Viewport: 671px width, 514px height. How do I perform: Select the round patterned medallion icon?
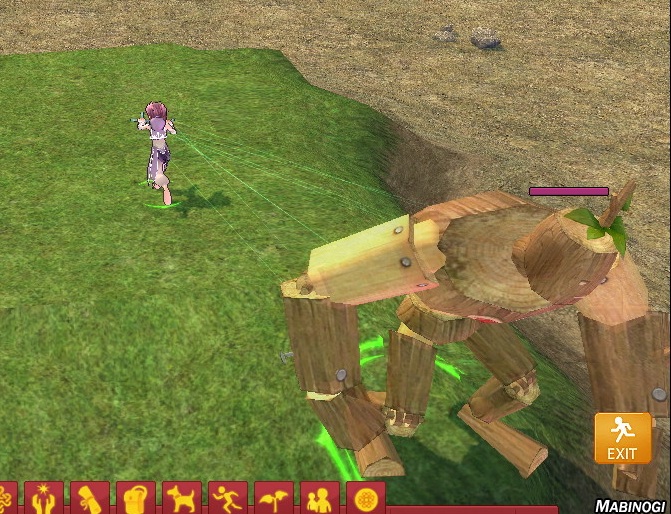click(x=365, y=498)
